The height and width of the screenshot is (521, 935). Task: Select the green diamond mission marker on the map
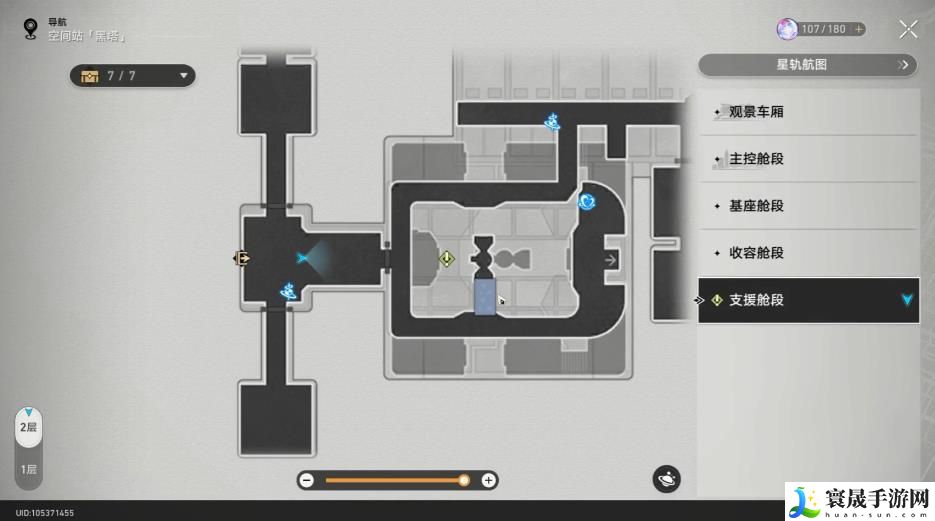[x=447, y=259]
